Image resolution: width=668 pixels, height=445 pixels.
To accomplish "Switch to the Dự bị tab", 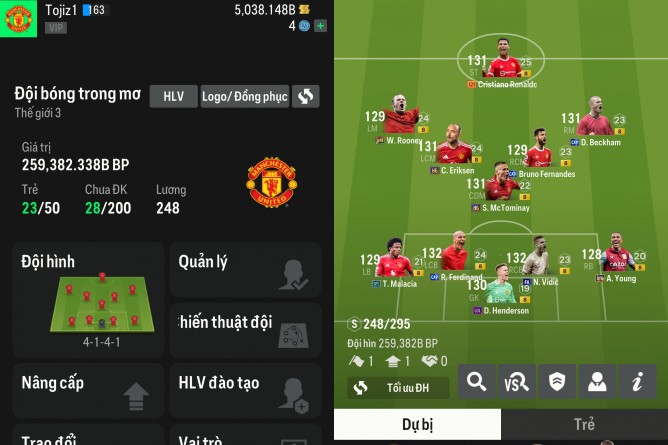I will click(x=417, y=424).
